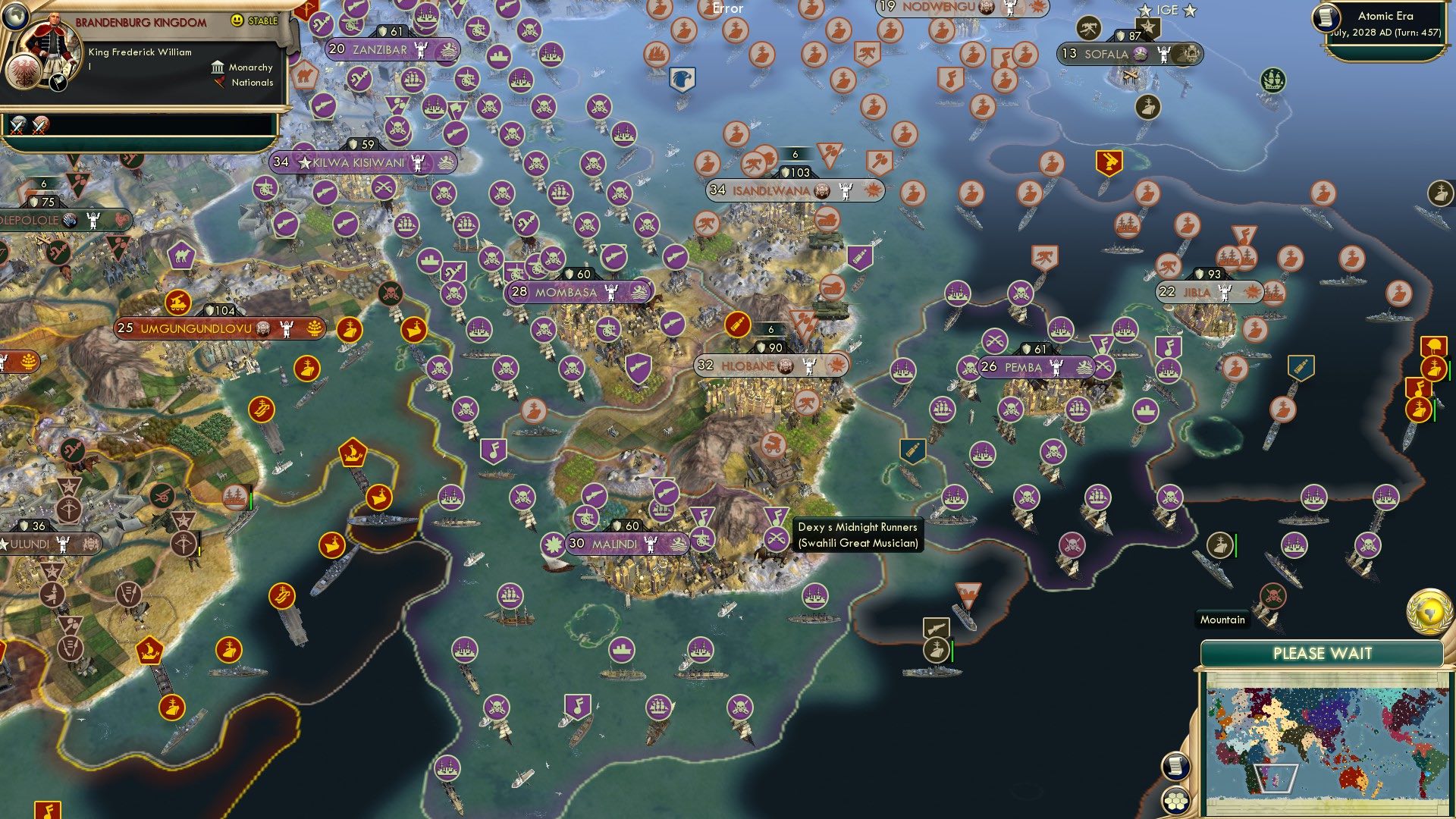
Task: Click the Monarchy government building icon
Action: point(216,67)
